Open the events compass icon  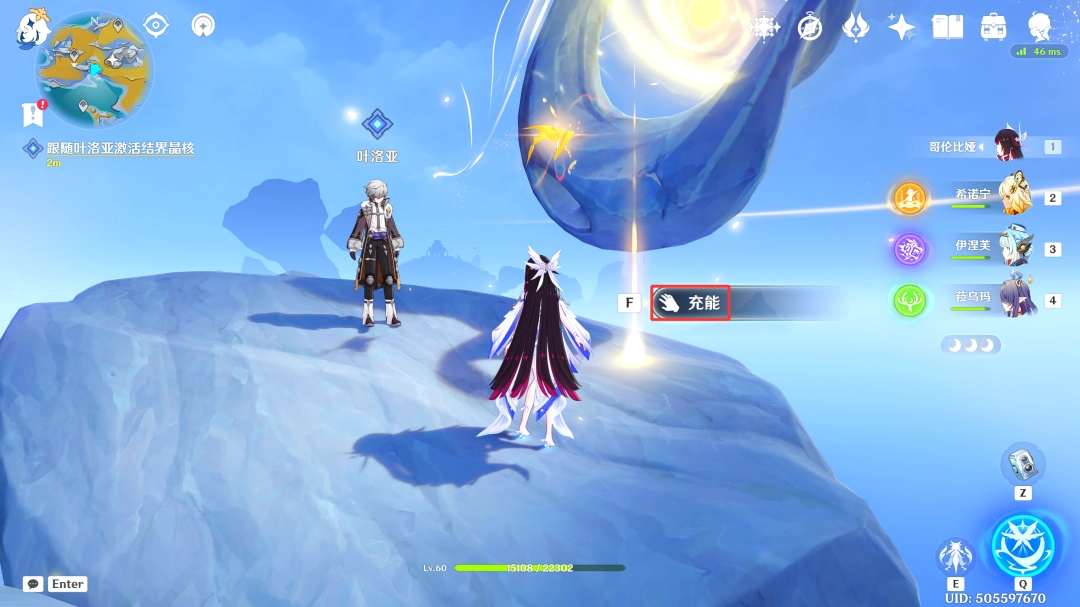(x=810, y=27)
